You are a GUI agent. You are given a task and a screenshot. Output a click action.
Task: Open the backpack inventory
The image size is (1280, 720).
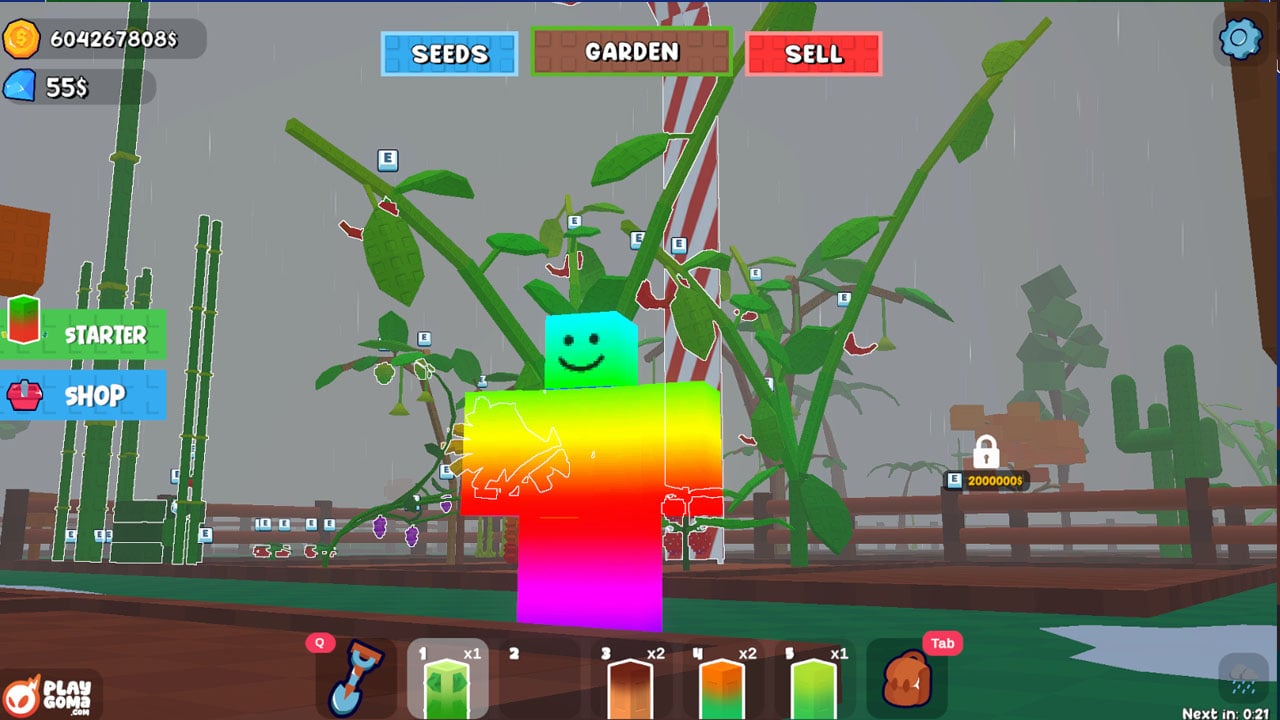point(907,680)
